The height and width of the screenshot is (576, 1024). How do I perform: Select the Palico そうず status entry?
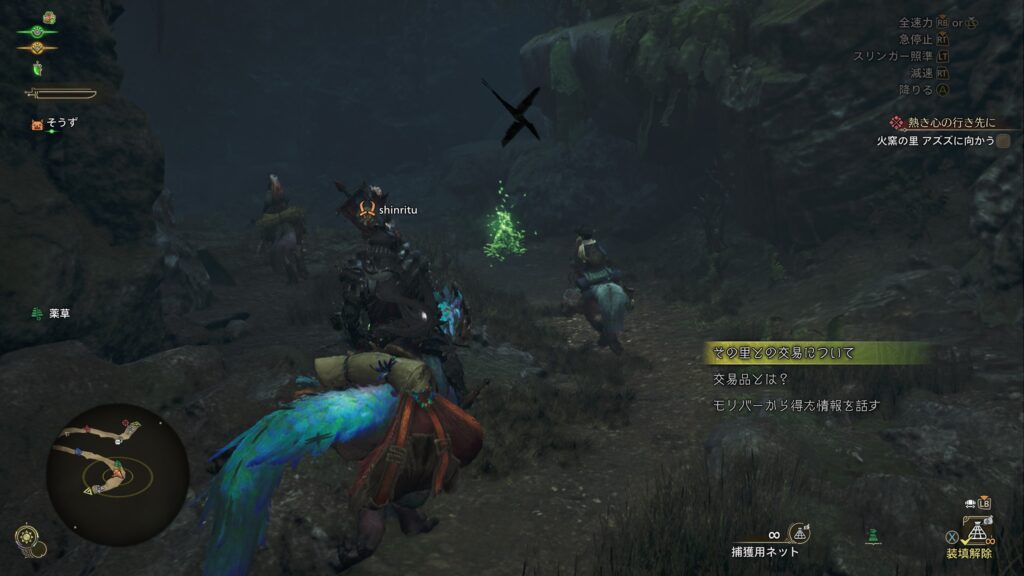point(54,125)
